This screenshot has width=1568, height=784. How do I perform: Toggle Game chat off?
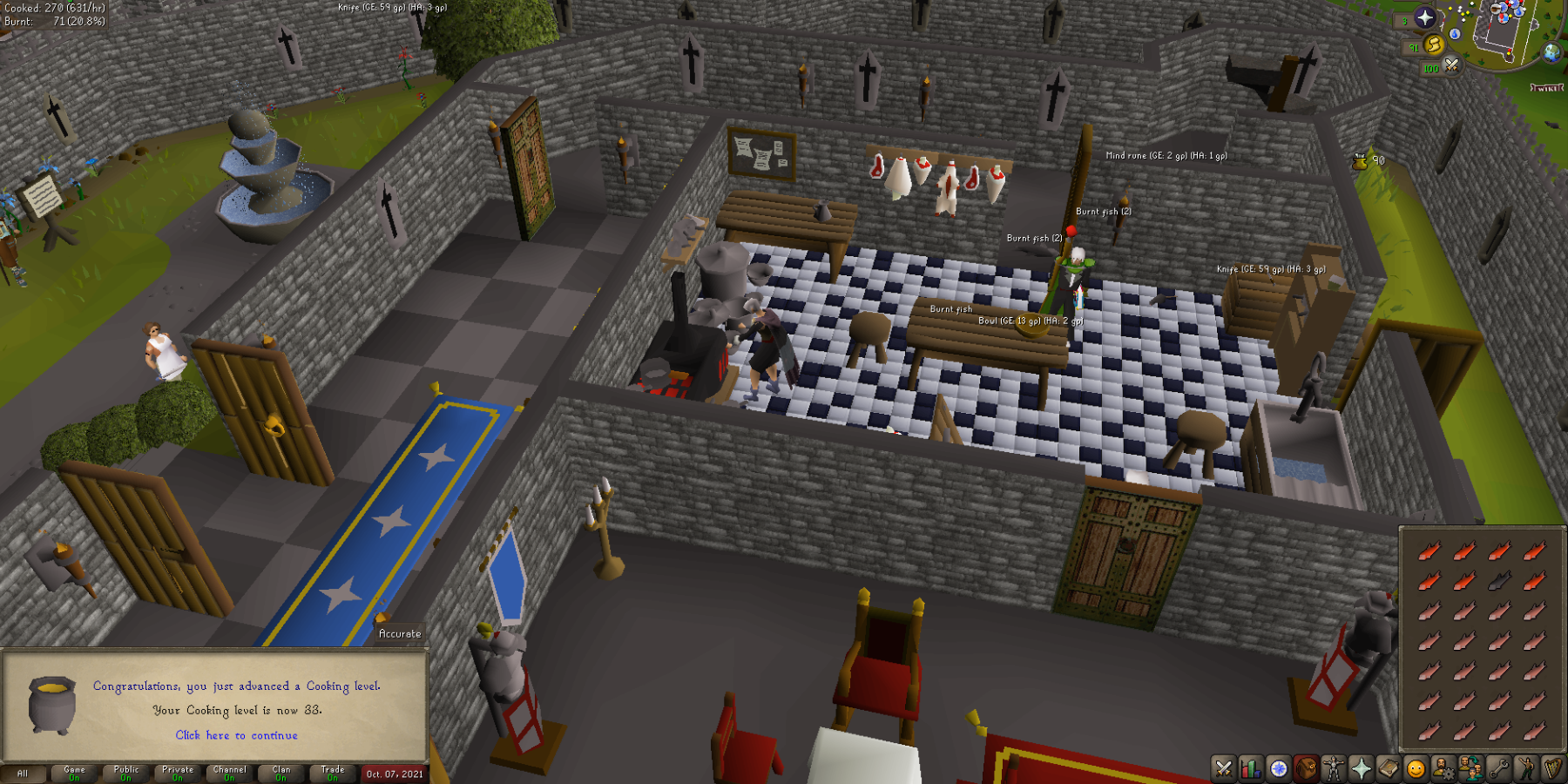pos(75,774)
